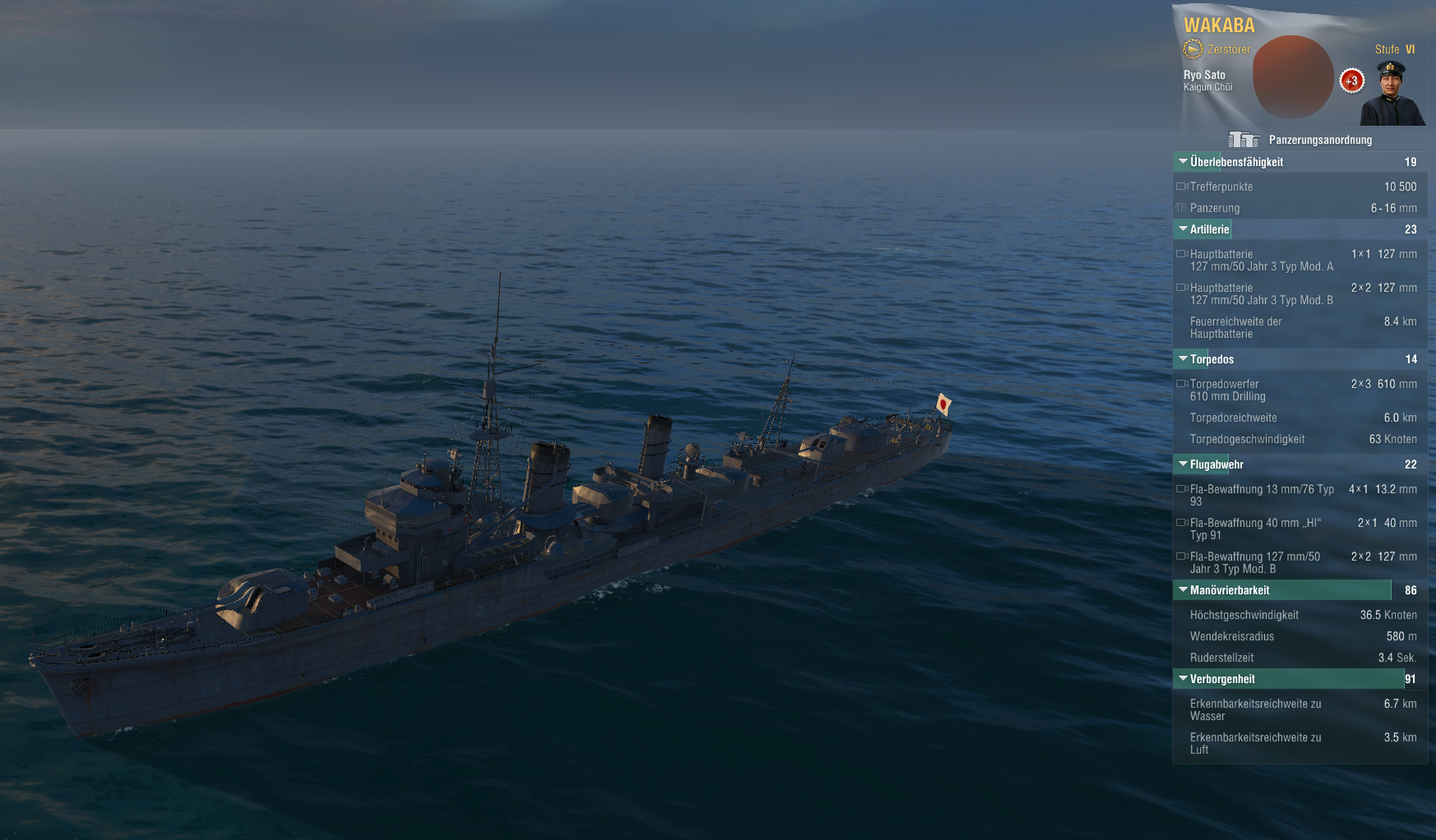Click the red +3 skill points badge
The height and width of the screenshot is (840, 1436).
pyautogui.click(x=1351, y=81)
